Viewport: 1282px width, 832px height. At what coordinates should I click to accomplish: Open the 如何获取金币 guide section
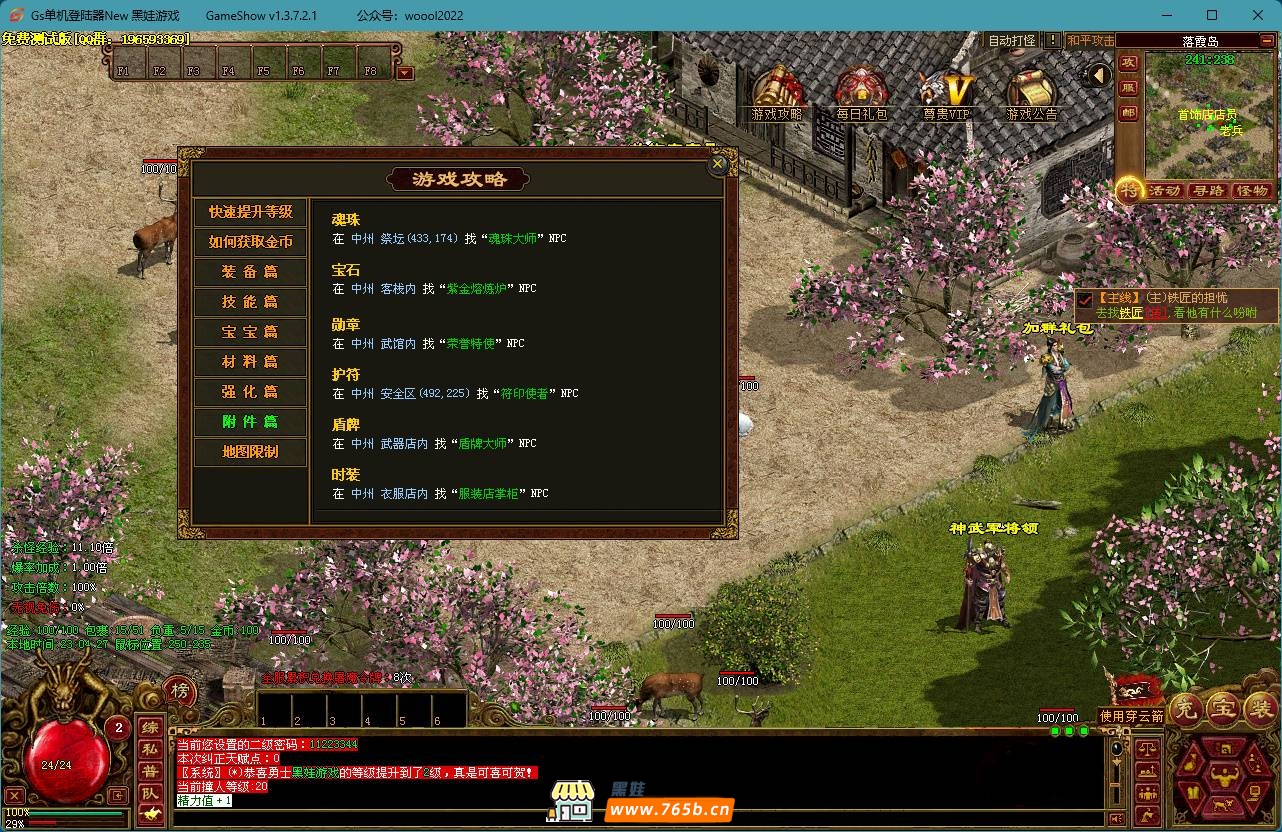tap(251, 242)
